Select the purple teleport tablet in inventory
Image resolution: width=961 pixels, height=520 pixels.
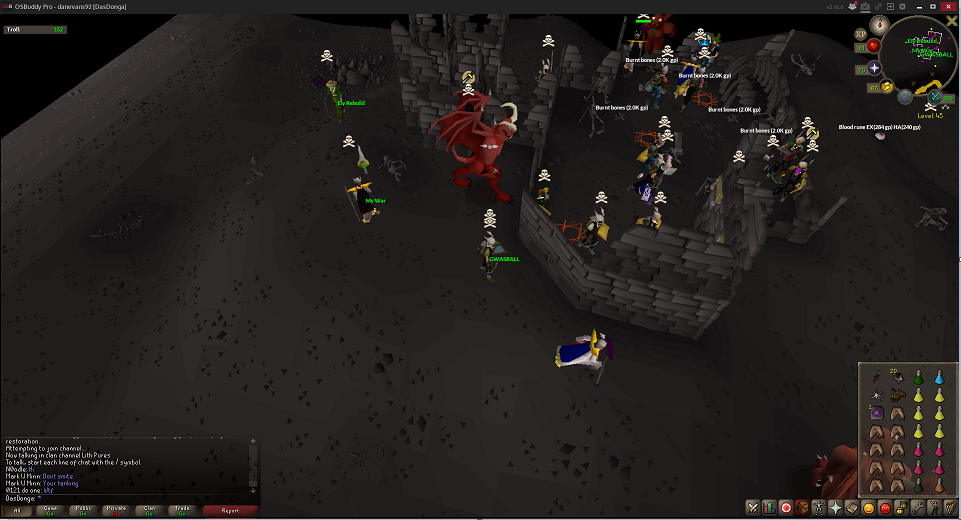pos(877,412)
